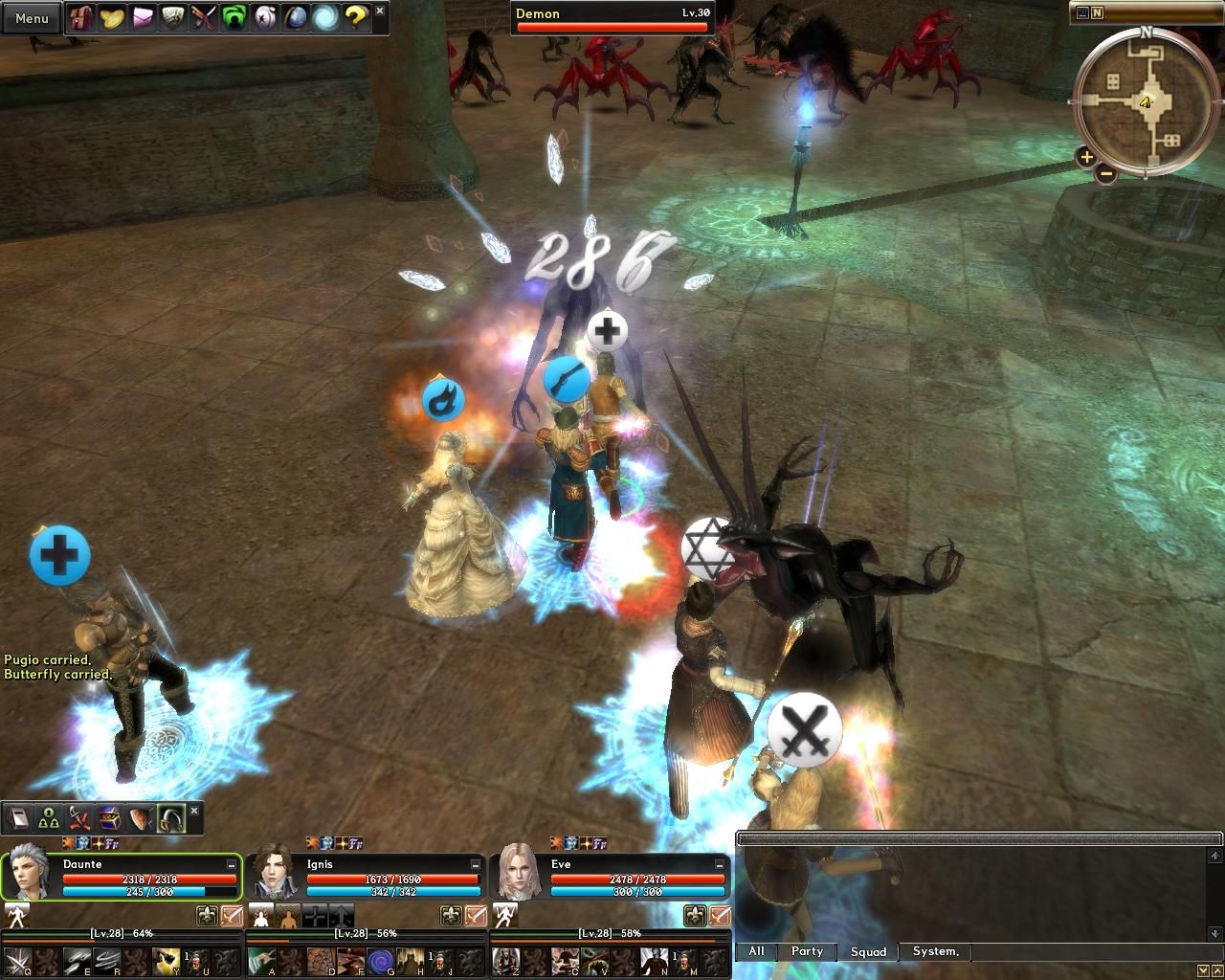Open the pink mail envelope icon

click(x=142, y=18)
